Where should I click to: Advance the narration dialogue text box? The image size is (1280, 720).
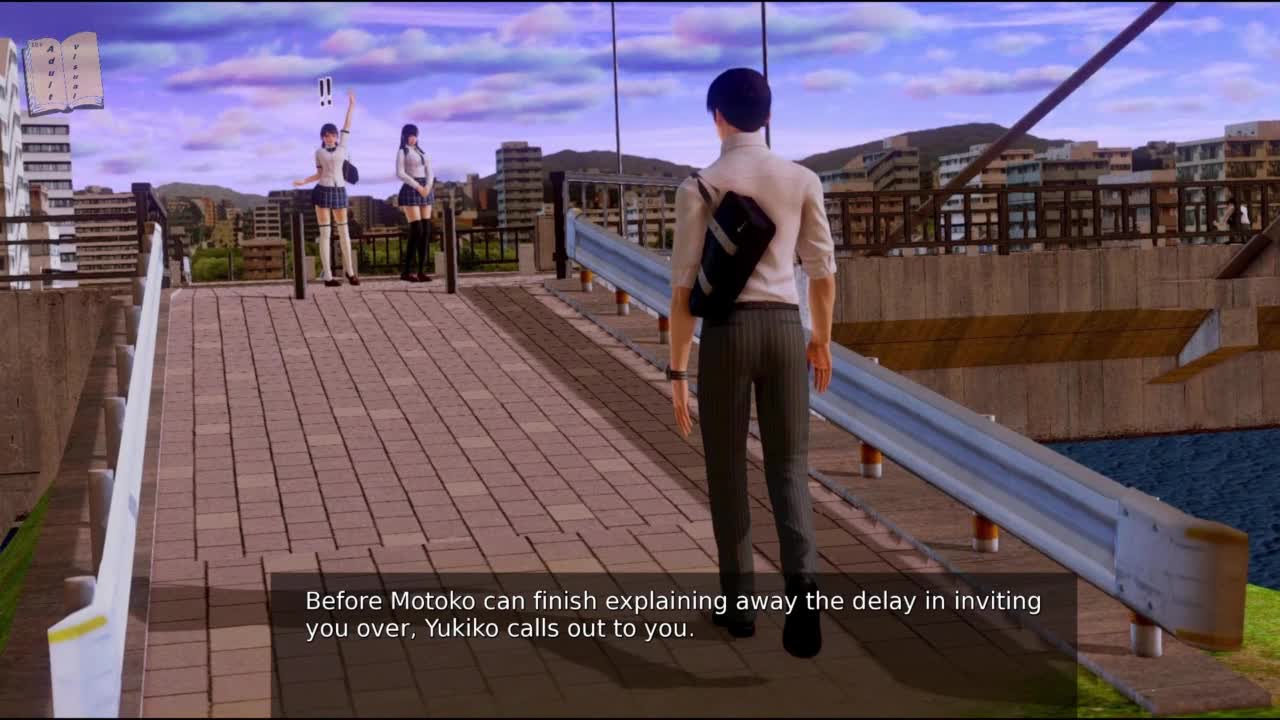[672, 615]
